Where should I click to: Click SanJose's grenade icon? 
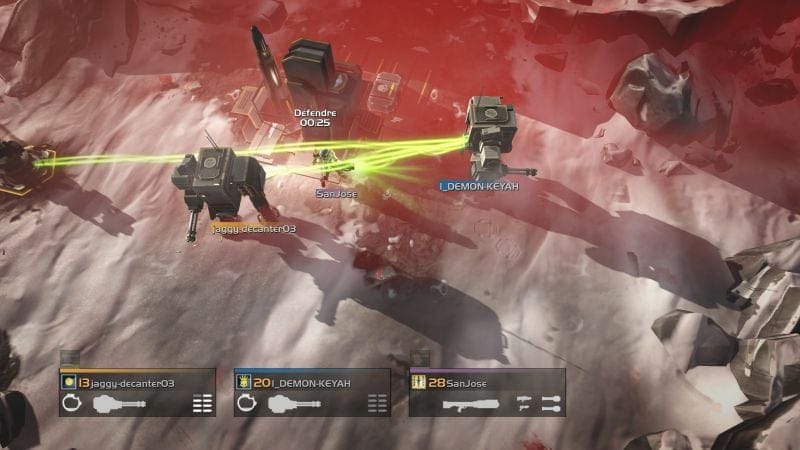(549, 404)
